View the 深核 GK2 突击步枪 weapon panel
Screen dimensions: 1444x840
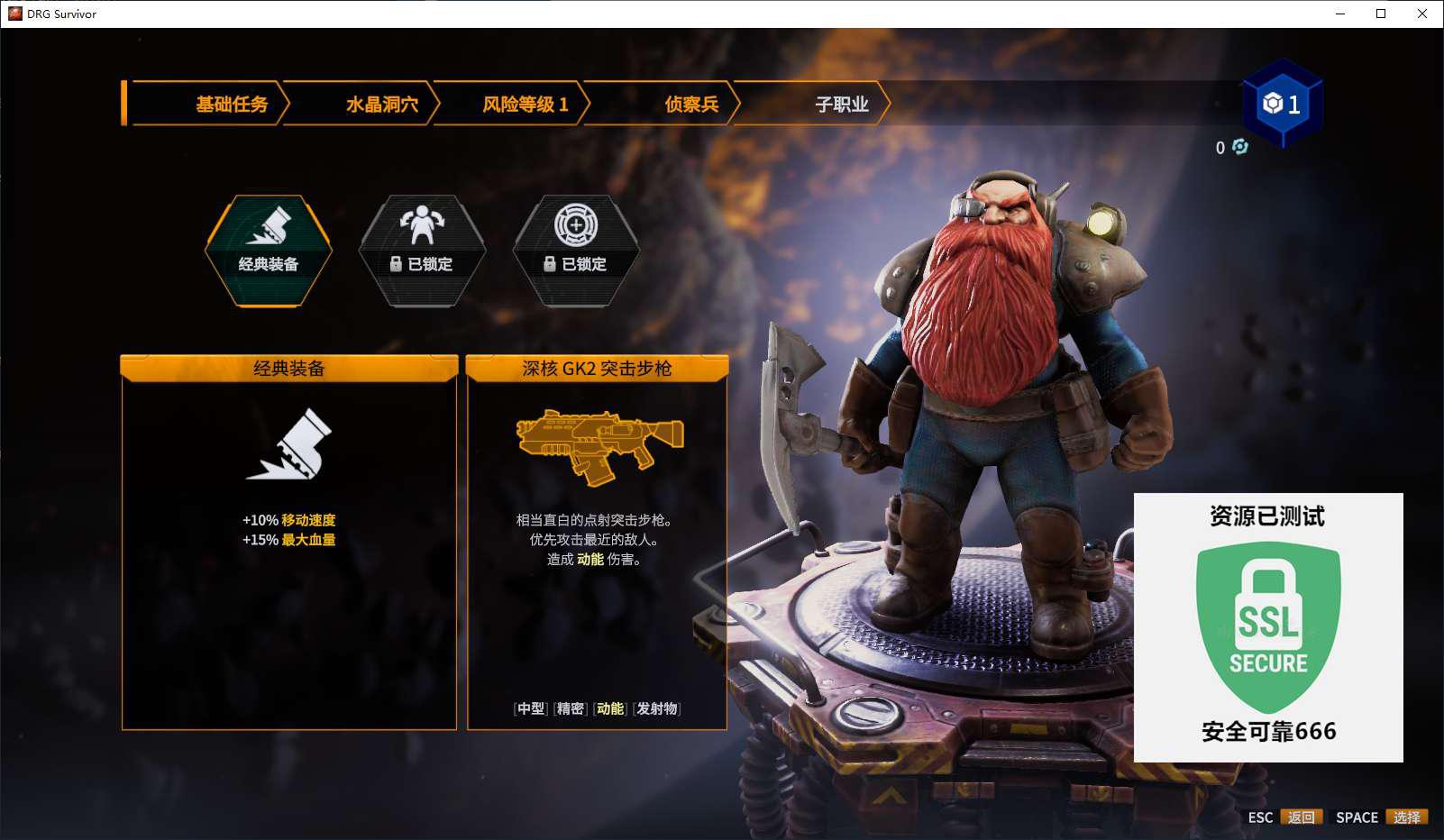597,541
